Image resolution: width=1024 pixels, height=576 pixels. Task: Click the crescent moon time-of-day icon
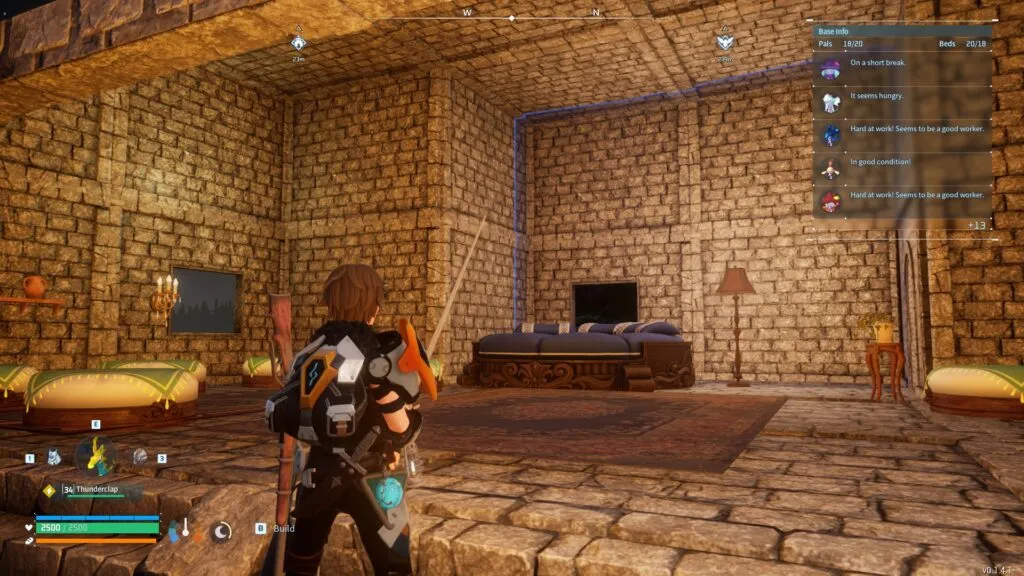(x=221, y=530)
